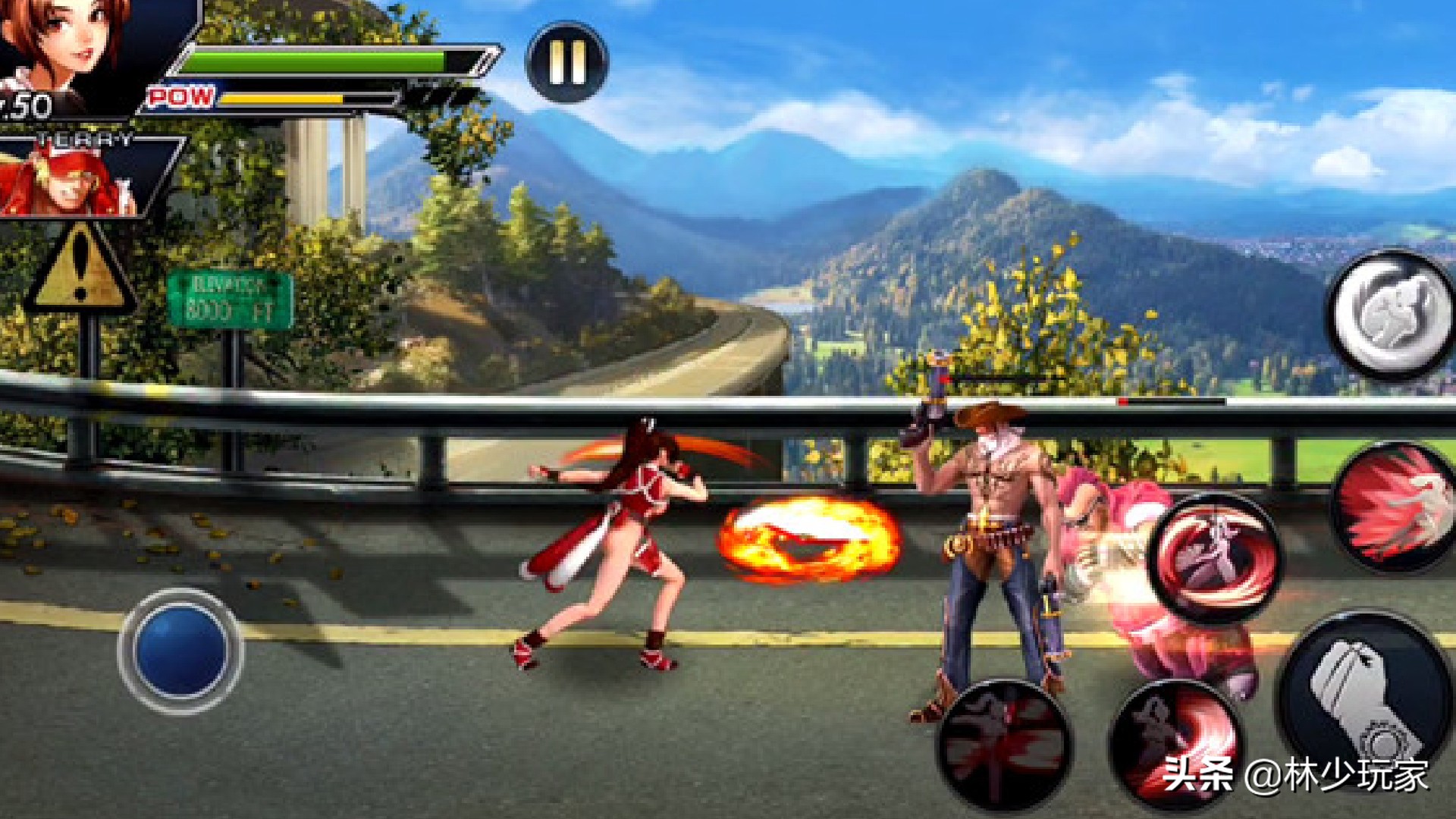Trigger the red whirlwind spin skill

(1216, 557)
